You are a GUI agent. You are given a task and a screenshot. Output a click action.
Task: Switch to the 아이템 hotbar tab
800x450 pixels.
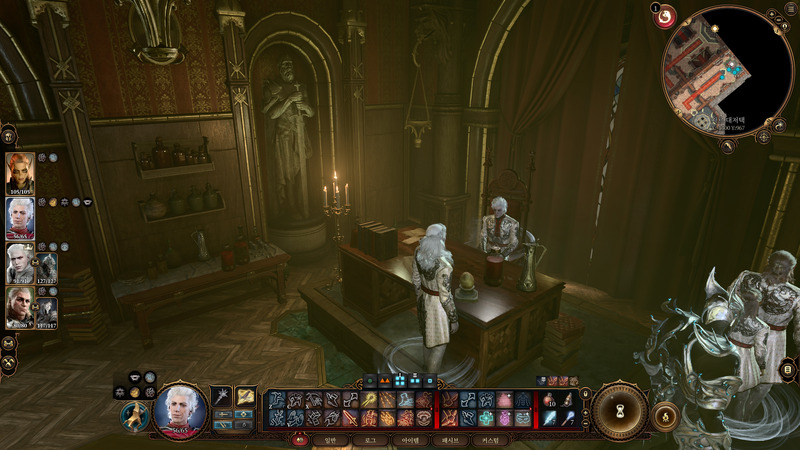tap(410, 439)
